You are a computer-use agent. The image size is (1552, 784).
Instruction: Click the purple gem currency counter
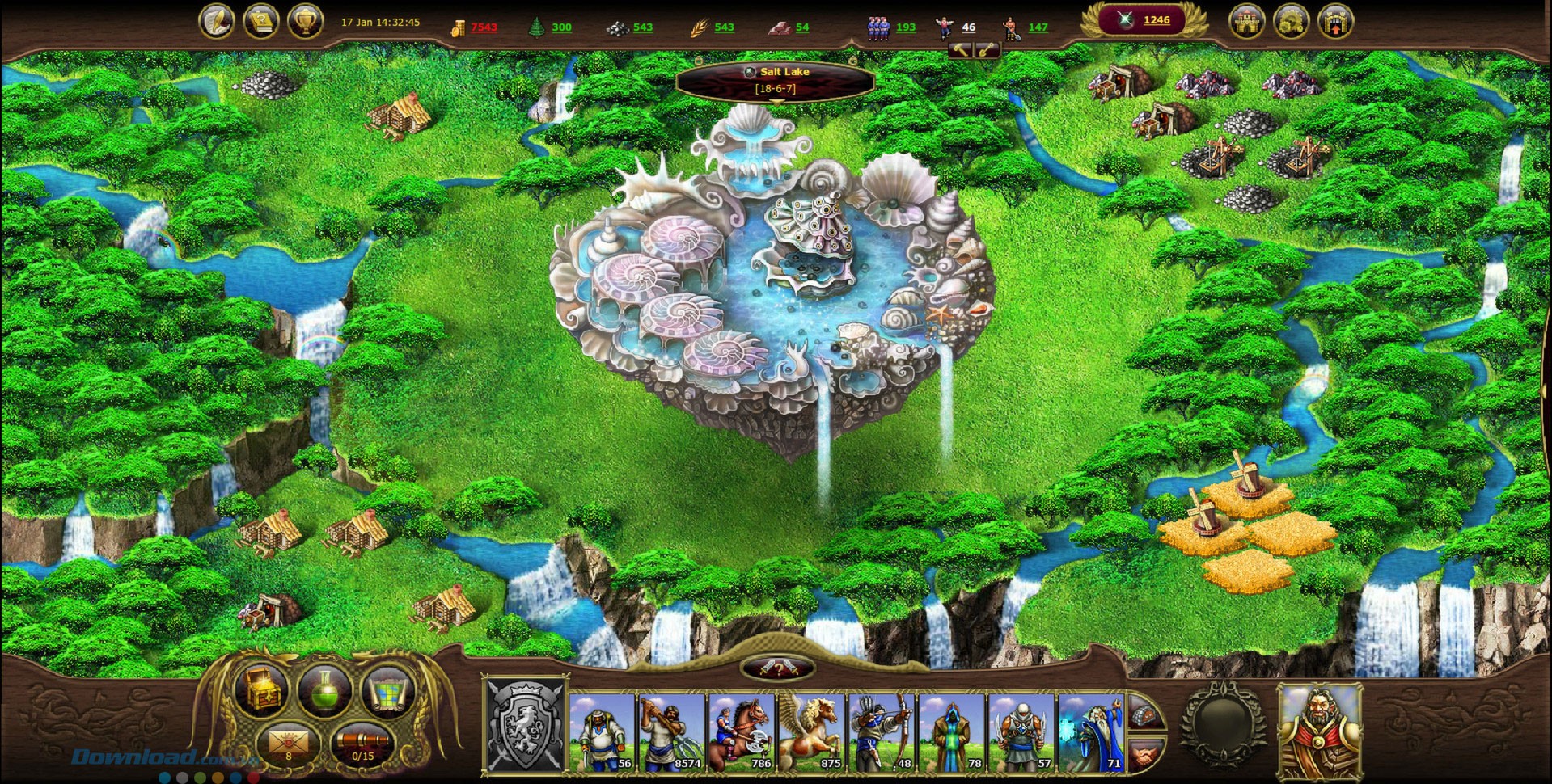(1145, 20)
